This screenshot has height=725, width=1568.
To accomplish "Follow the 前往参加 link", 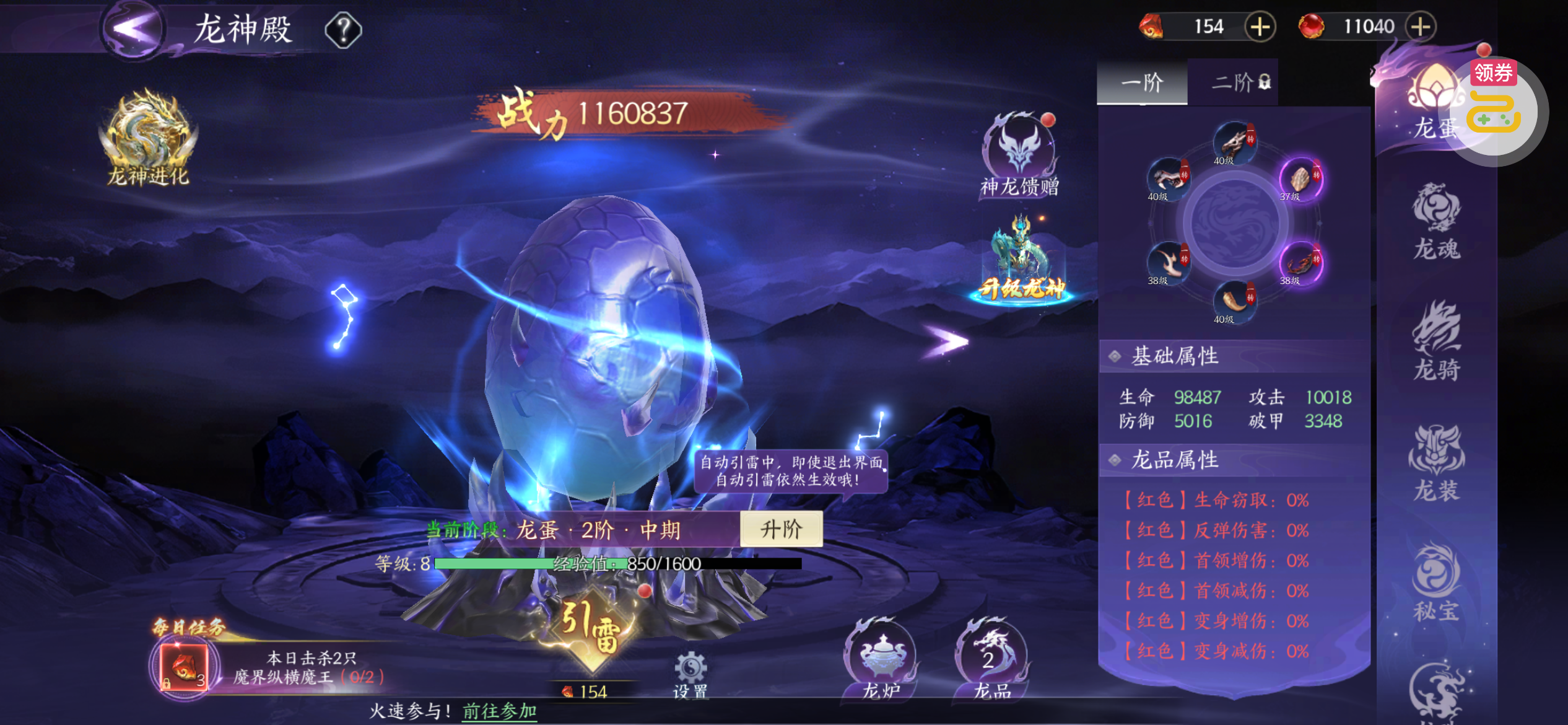I will click(499, 711).
